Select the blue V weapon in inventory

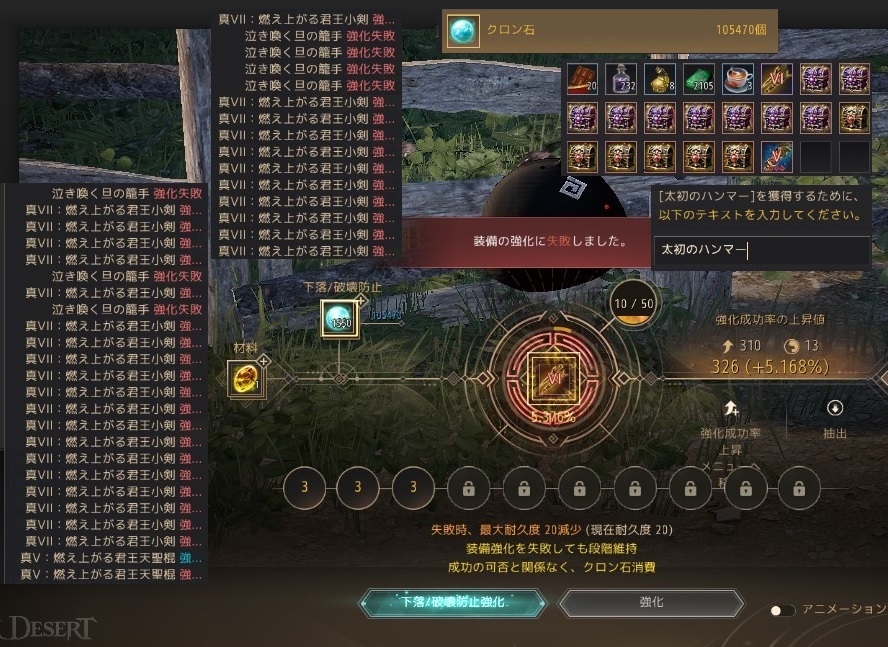tap(777, 157)
